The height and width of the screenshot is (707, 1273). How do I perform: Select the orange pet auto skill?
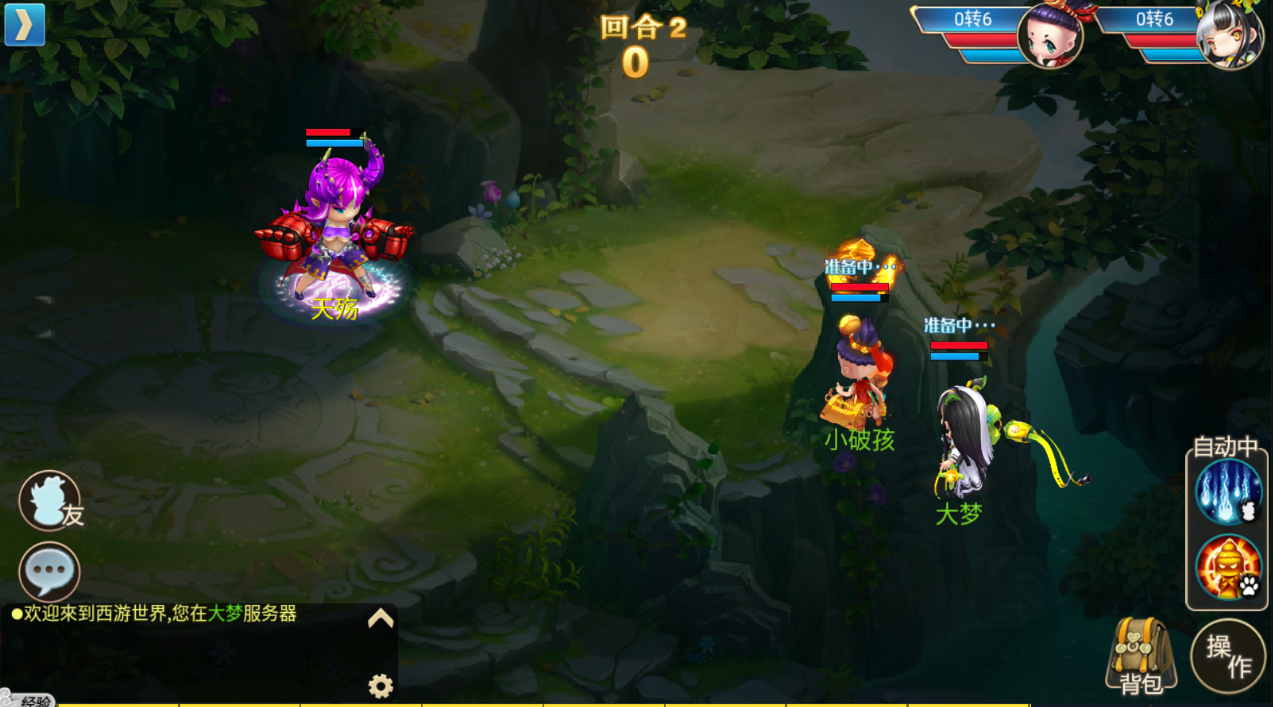point(1228,567)
